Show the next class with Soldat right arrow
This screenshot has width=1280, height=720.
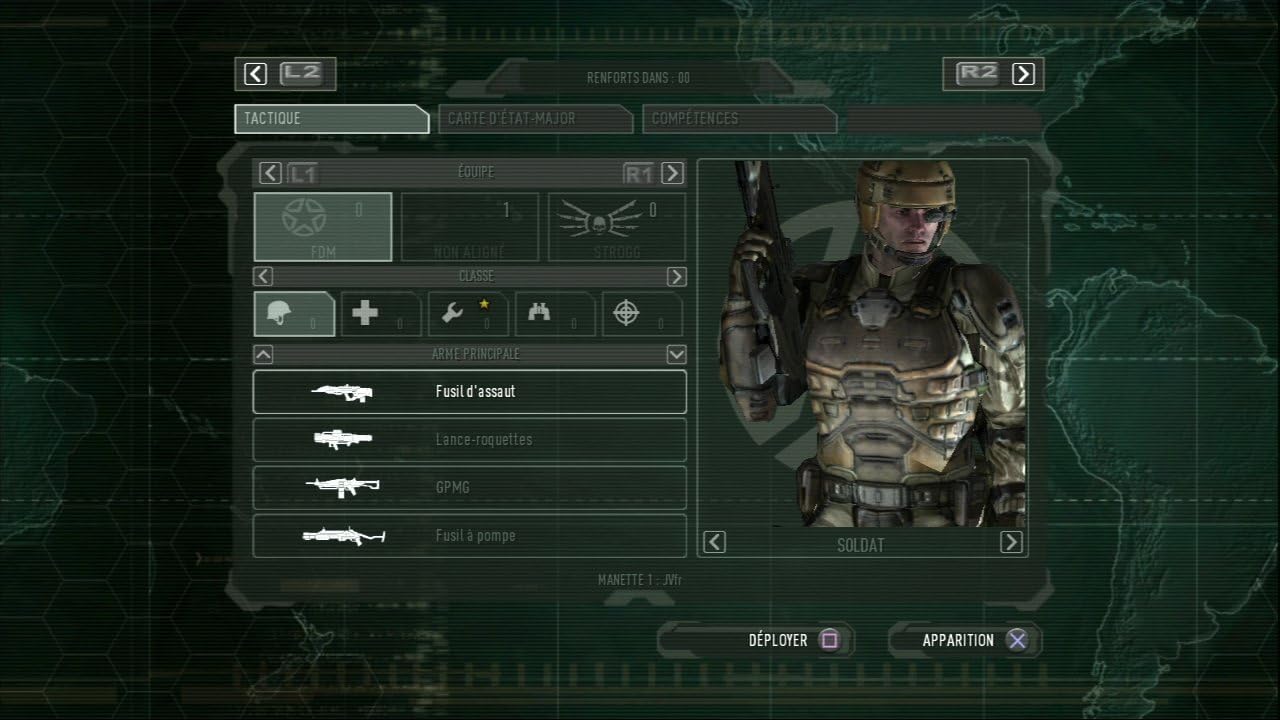pyautogui.click(x=1011, y=542)
